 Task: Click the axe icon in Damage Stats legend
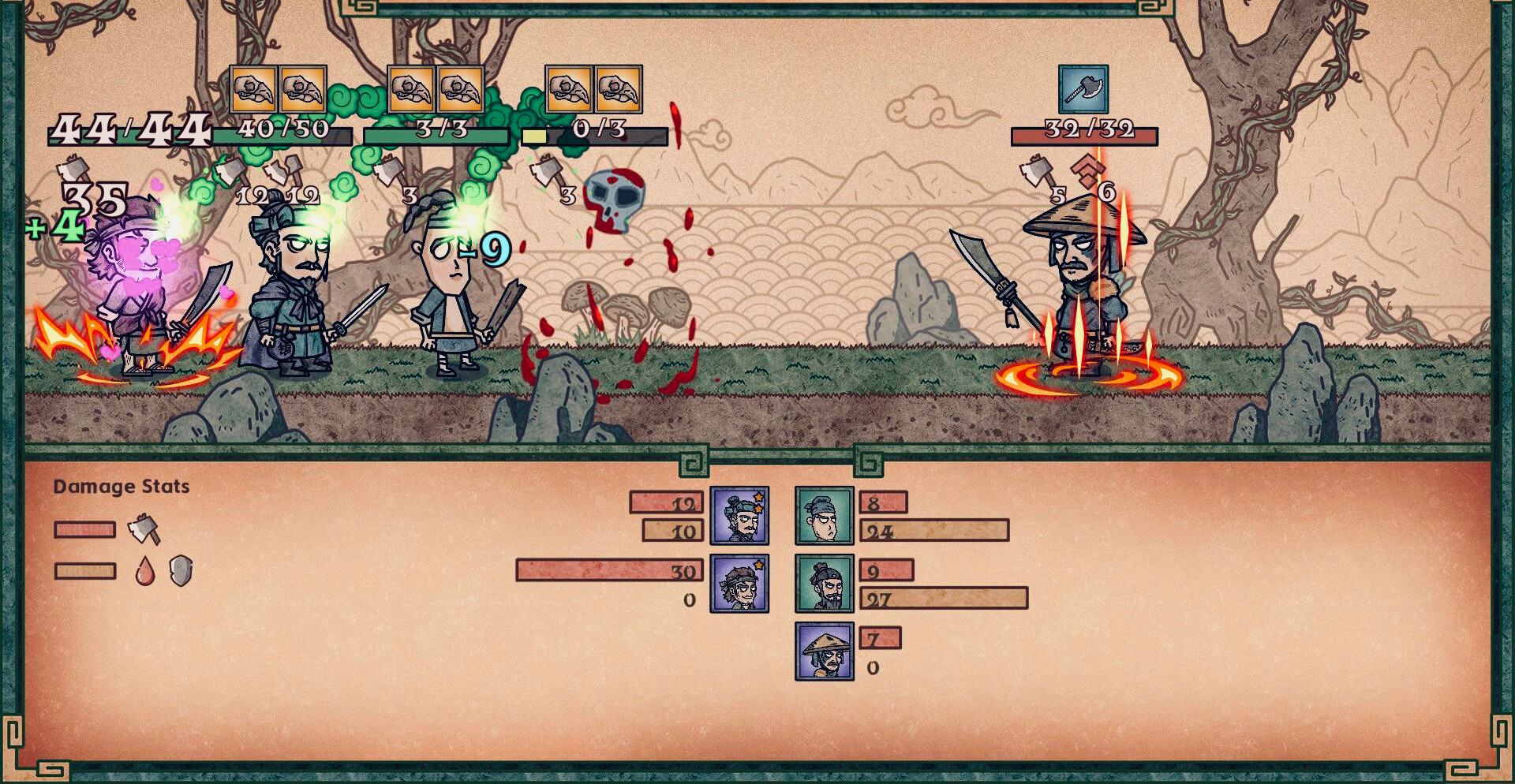pyautogui.click(x=144, y=528)
